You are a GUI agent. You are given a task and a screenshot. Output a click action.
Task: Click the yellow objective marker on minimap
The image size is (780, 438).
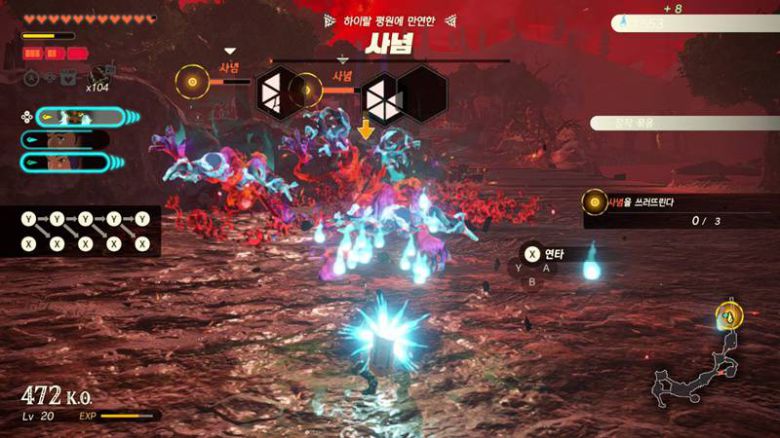pos(731,317)
